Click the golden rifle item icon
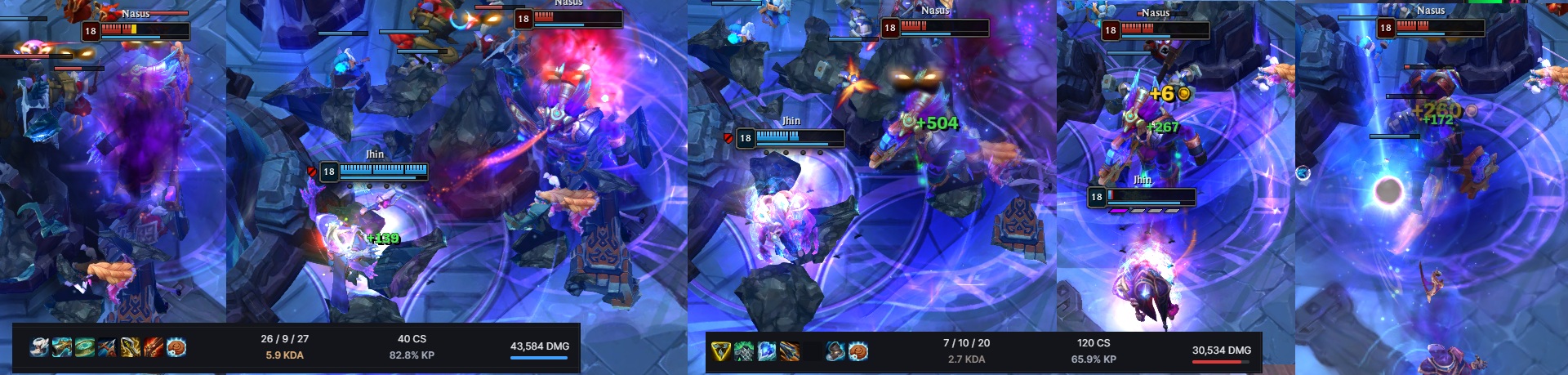The image size is (1568, 375). coord(62,348)
